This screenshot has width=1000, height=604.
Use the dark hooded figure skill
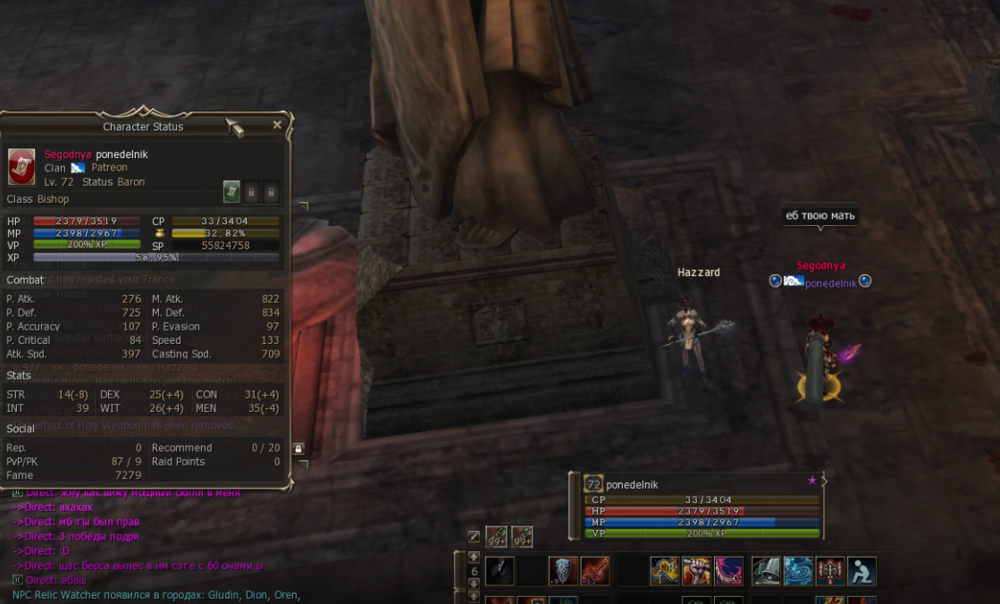pyautogui.click(x=500, y=571)
